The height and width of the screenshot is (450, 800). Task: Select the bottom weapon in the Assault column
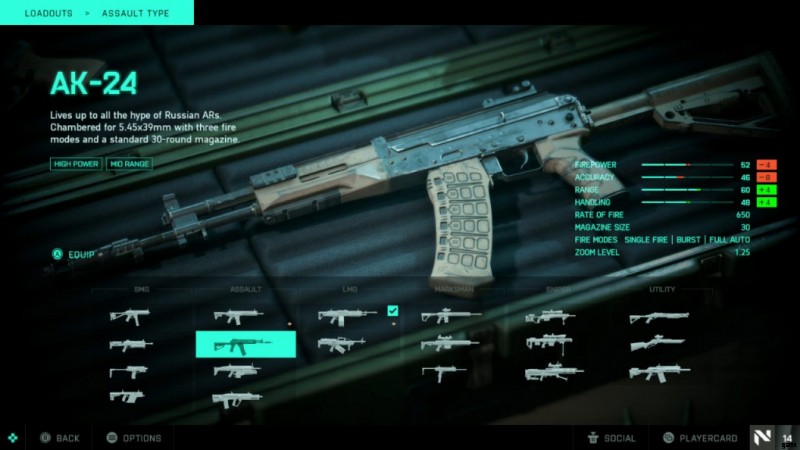(x=238, y=399)
